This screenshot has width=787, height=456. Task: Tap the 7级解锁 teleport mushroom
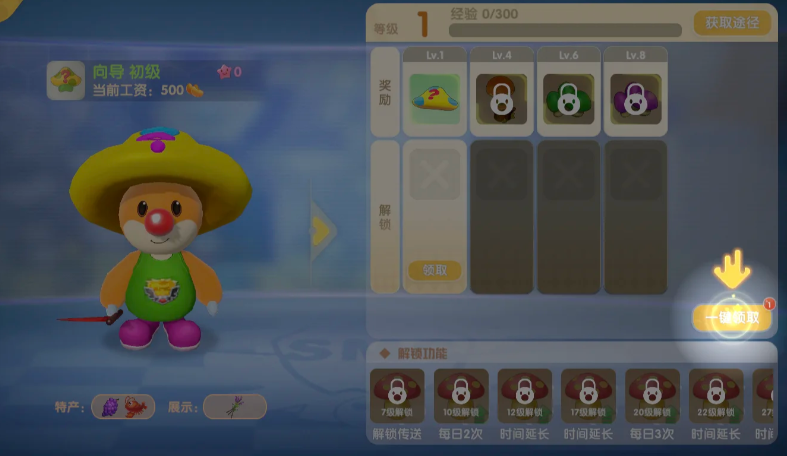tap(397, 395)
